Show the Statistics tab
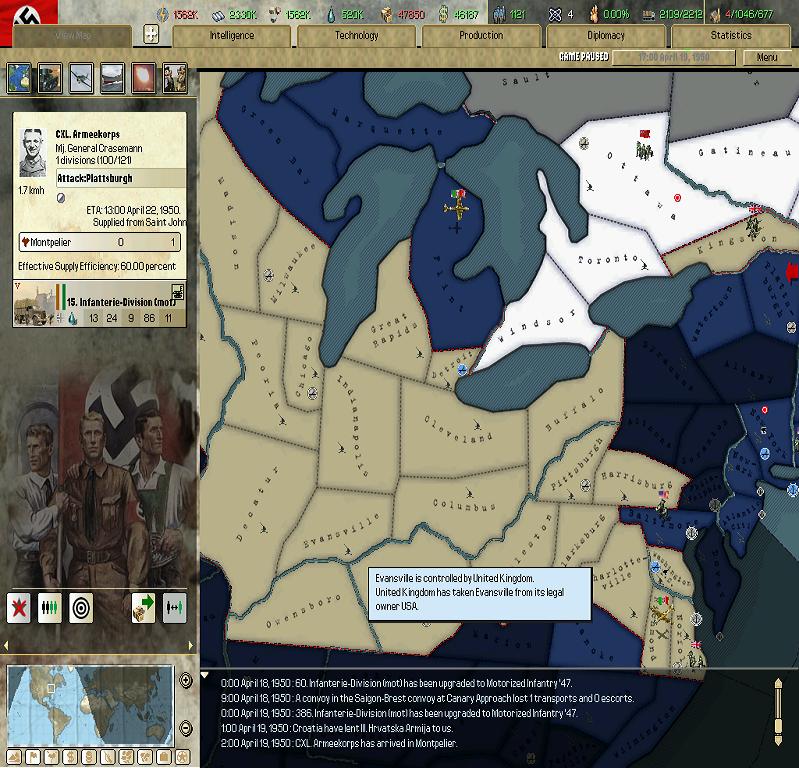The image size is (799, 768). click(731, 35)
